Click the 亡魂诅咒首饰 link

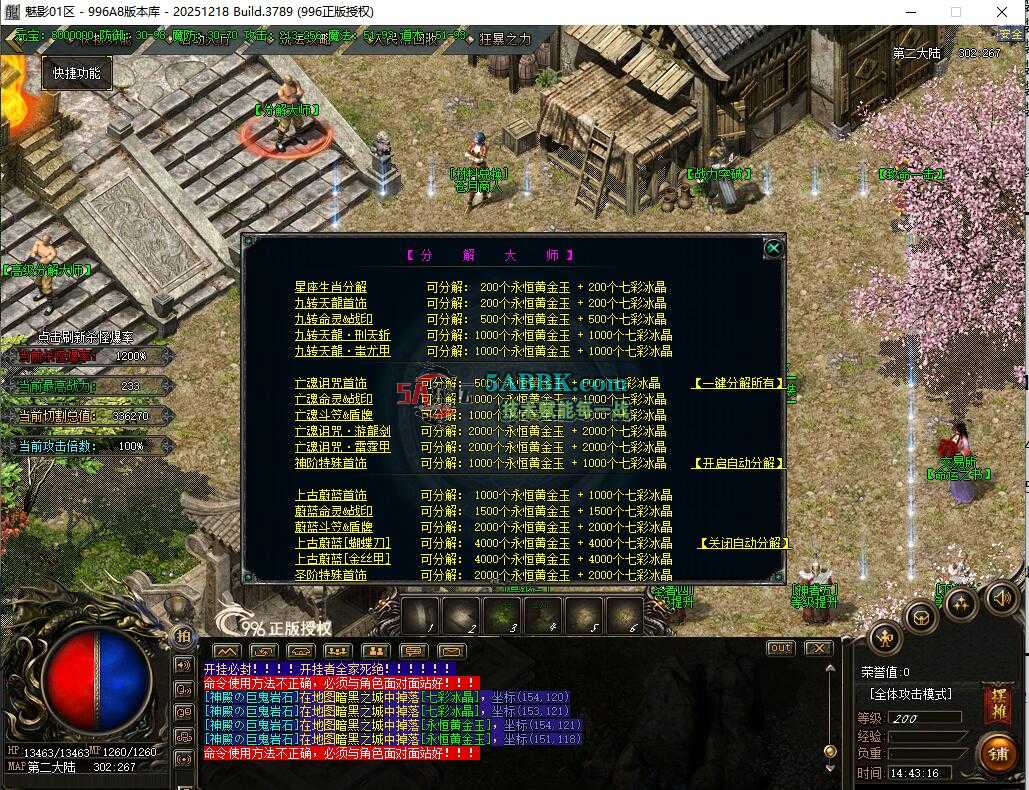(330, 383)
